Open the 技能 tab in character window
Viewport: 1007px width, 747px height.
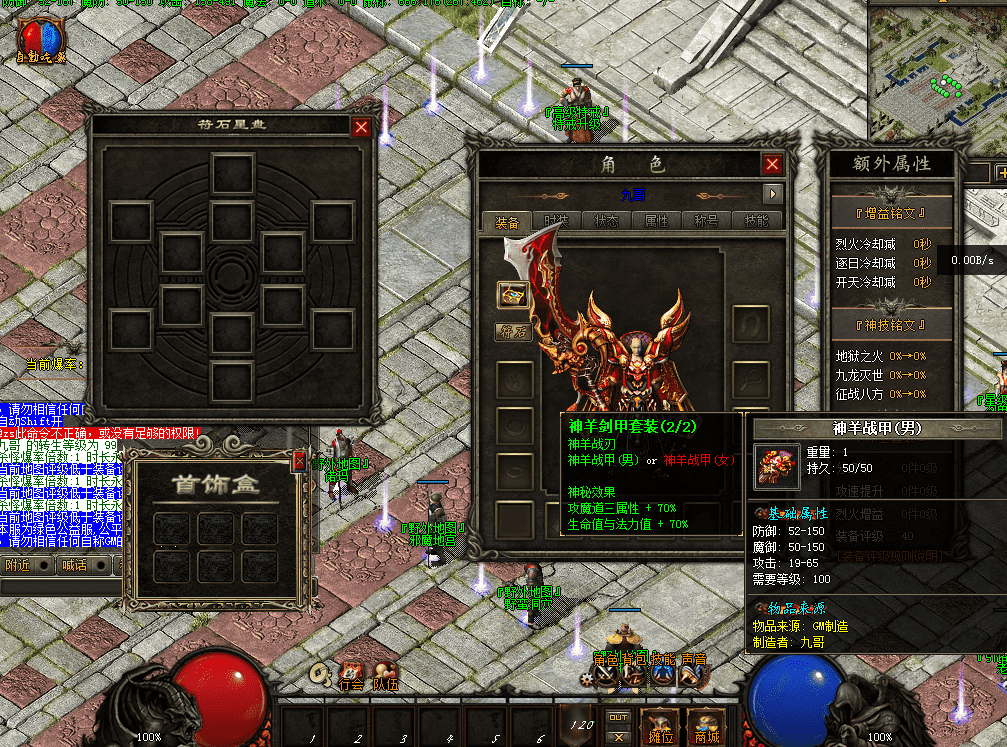[x=757, y=222]
